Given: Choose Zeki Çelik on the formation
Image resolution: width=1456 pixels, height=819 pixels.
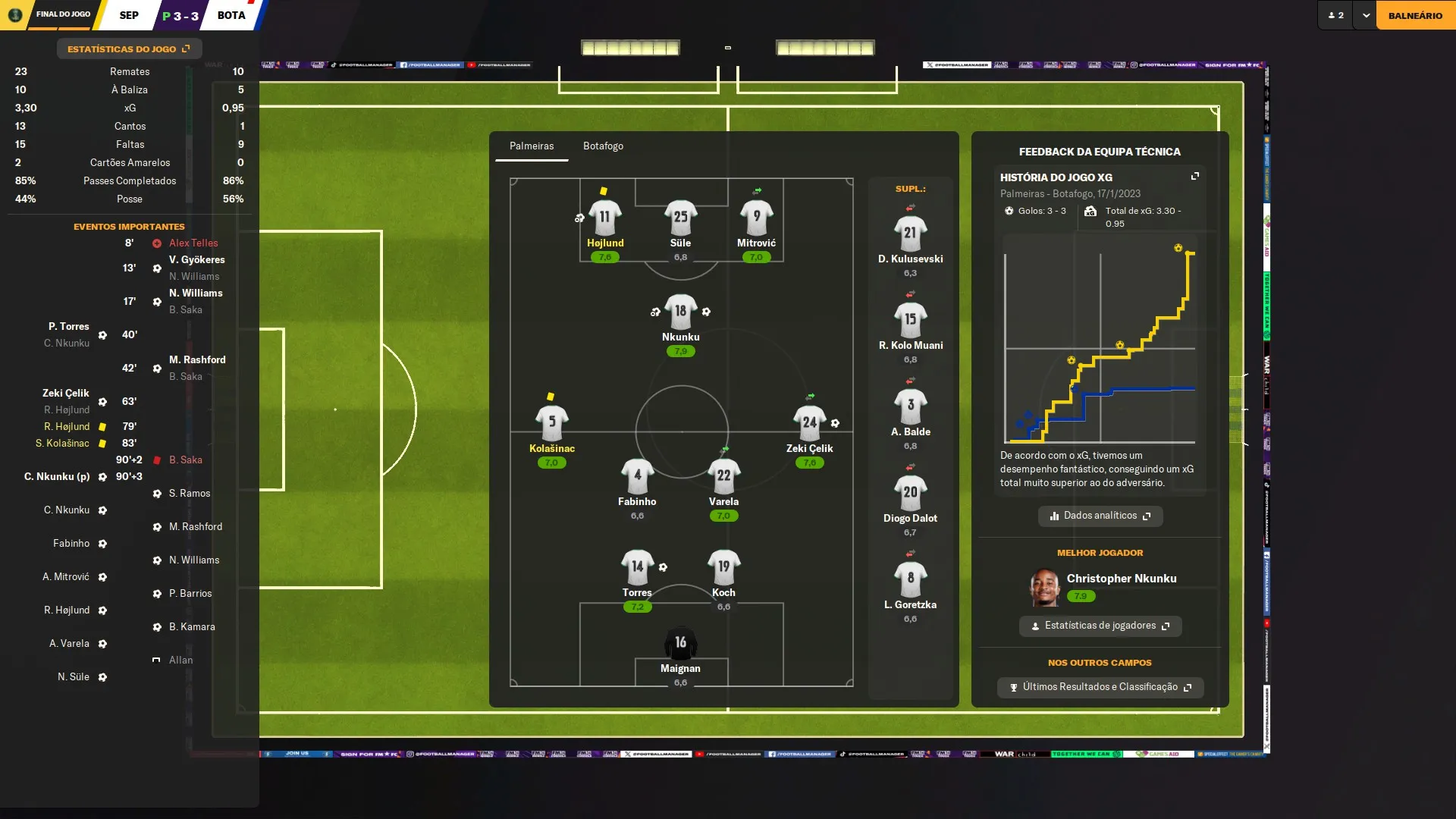Looking at the screenshot, I should click(x=809, y=424).
